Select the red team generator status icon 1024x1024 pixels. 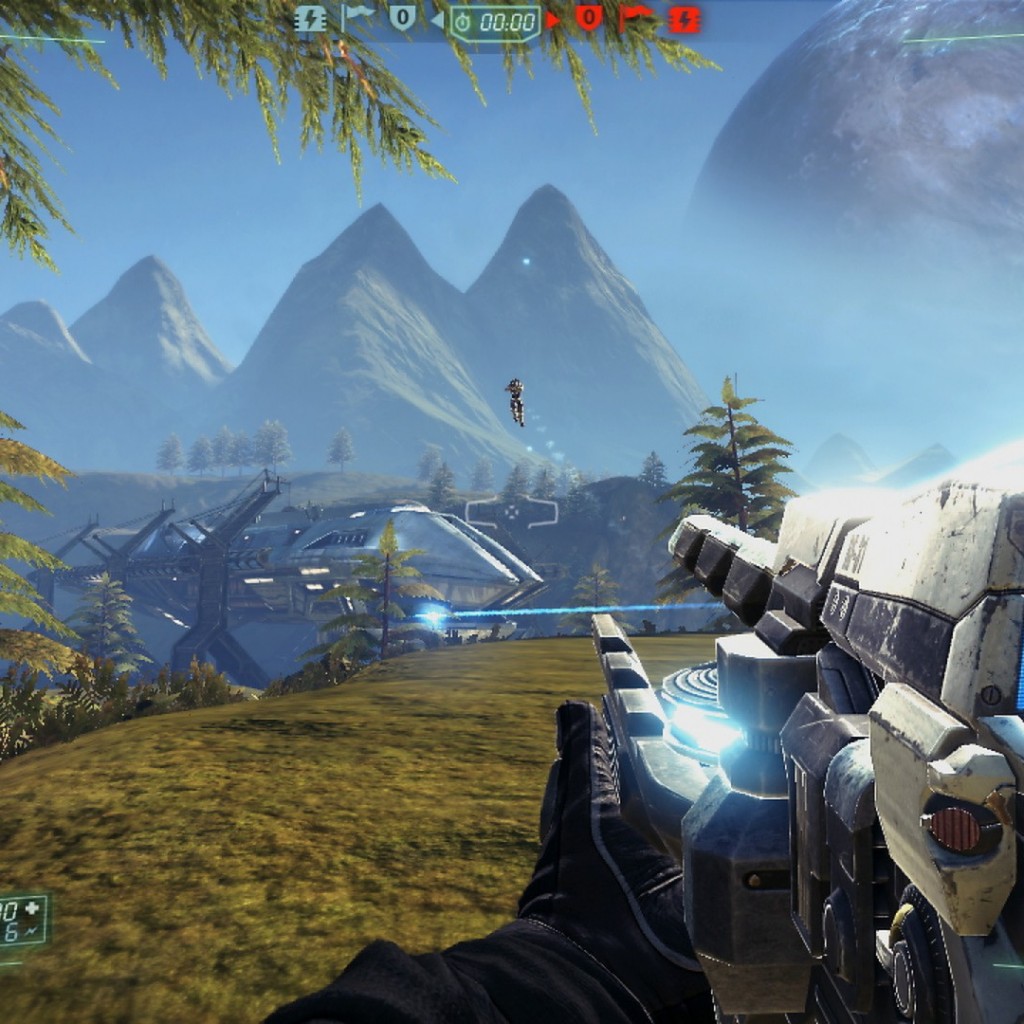click(x=684, y=18)
